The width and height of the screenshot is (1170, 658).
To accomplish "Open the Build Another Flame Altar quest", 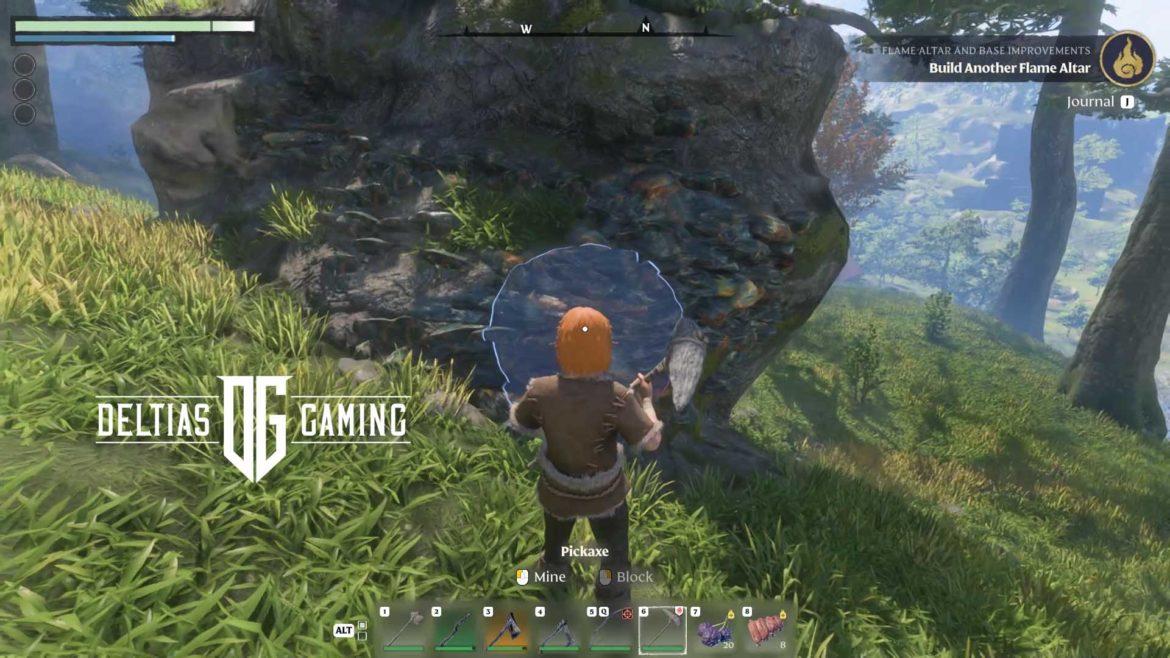I will (x=1009, y=68).
